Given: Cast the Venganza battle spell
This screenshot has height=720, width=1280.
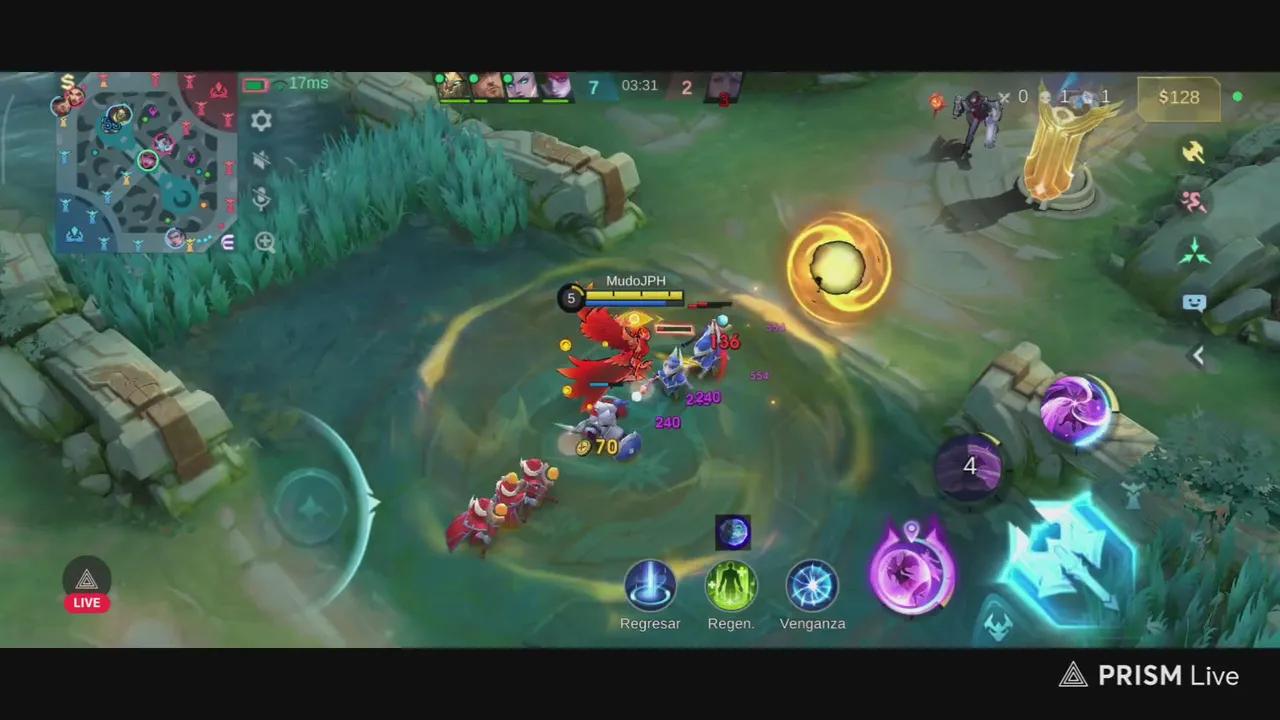Looking at the screenshot, I should click(x=812, y=586).
